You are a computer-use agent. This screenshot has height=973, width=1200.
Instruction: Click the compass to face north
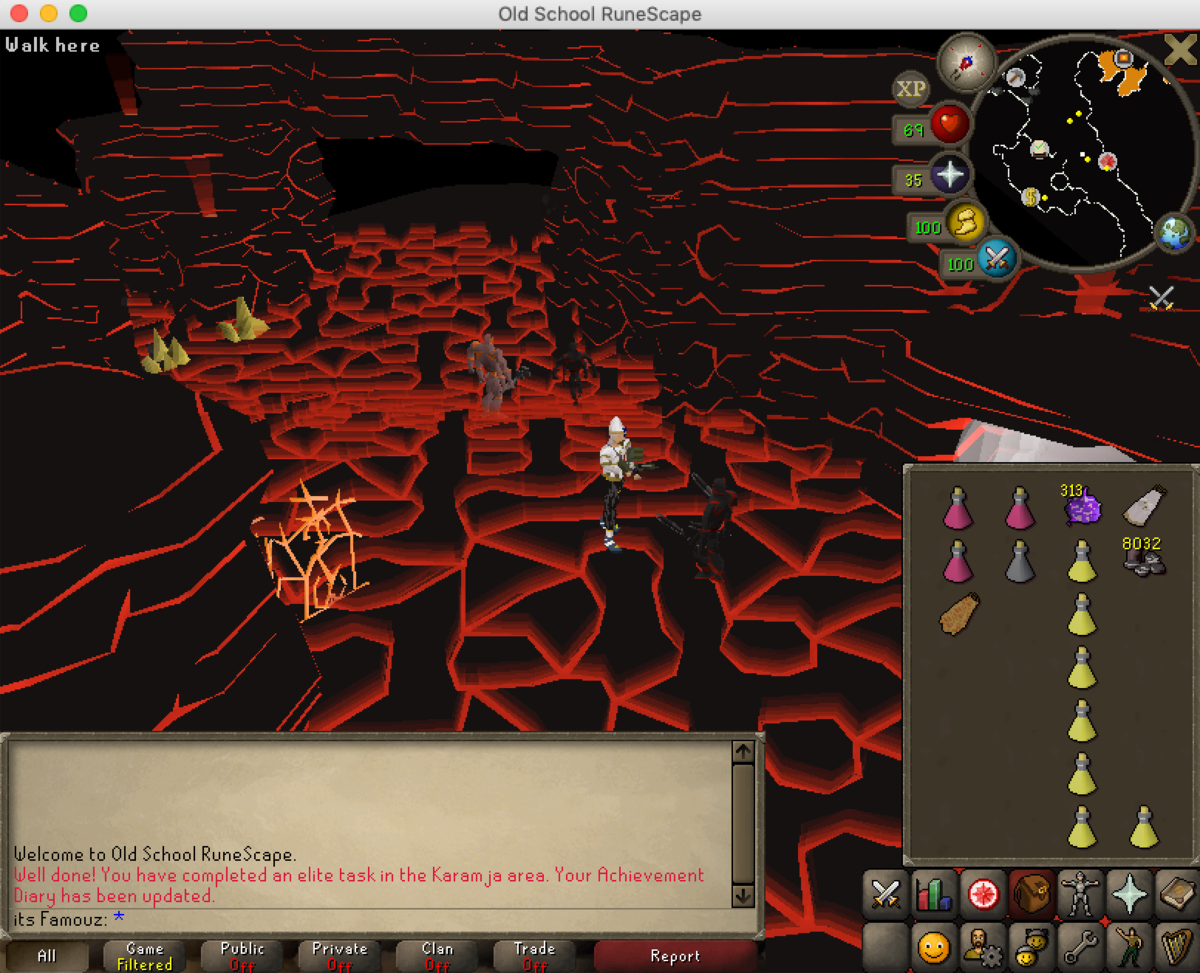[x=966, y=61]
